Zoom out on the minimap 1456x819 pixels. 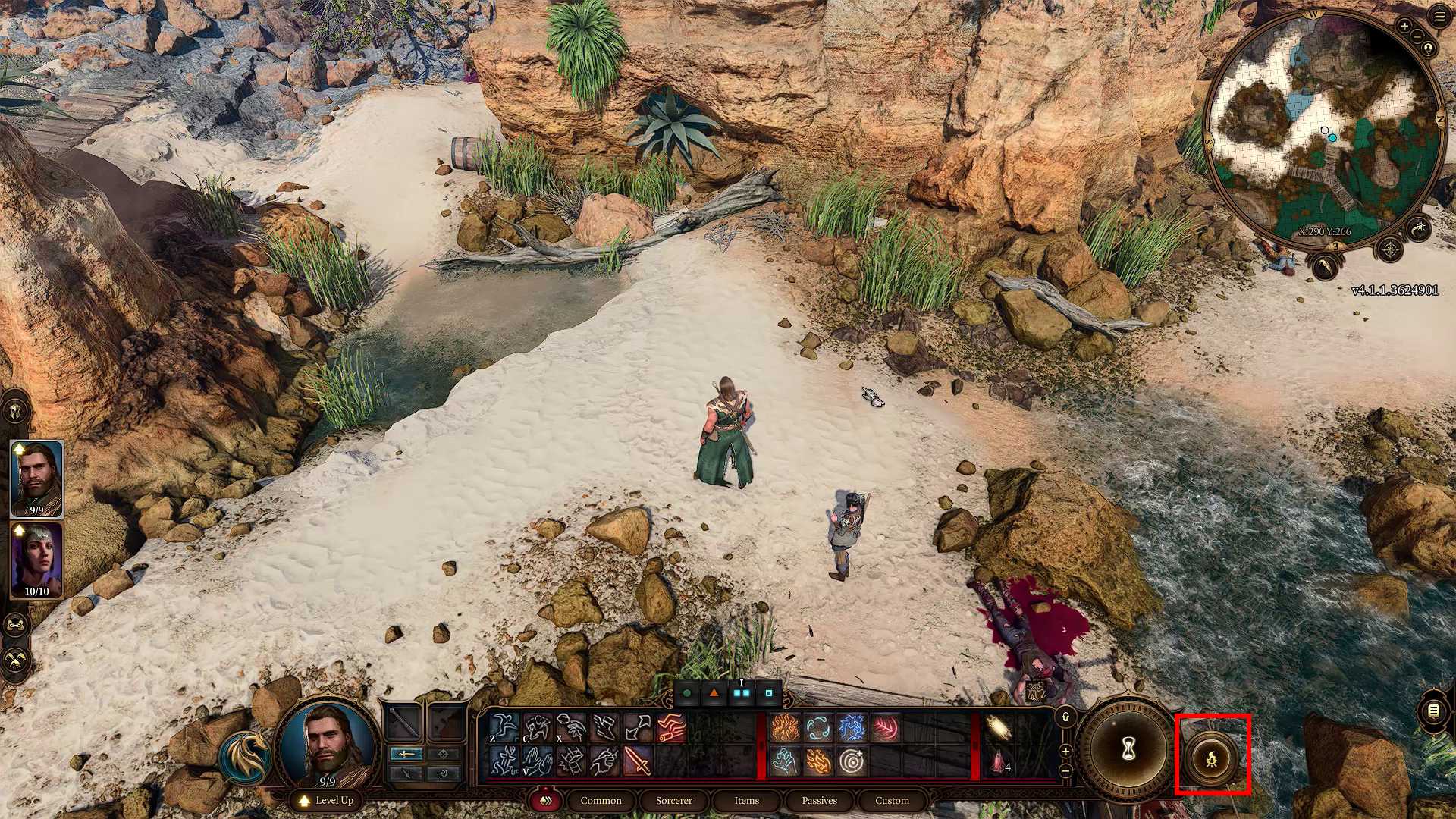1417,36
